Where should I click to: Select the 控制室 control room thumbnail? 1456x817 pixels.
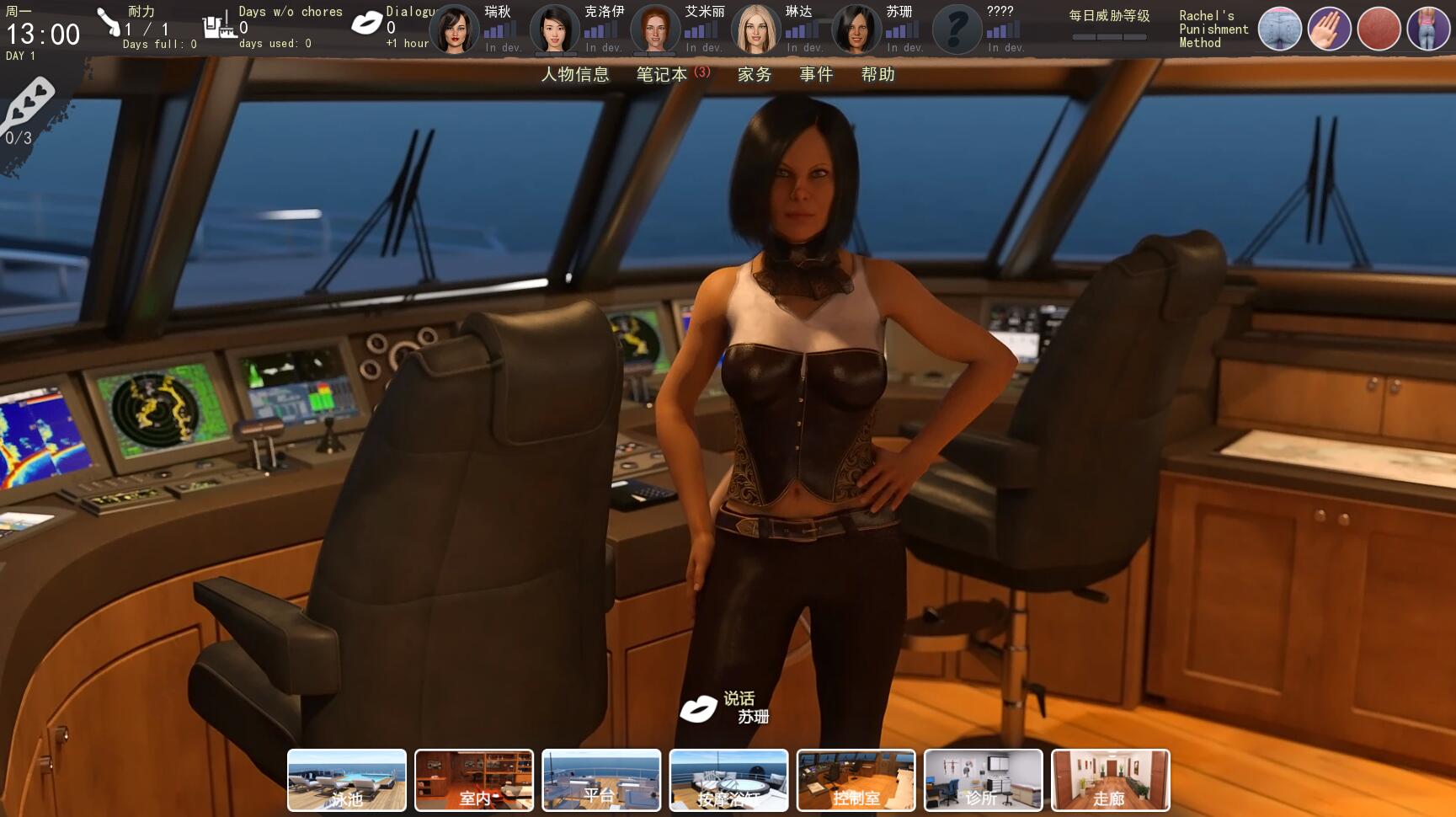[856, 781]
